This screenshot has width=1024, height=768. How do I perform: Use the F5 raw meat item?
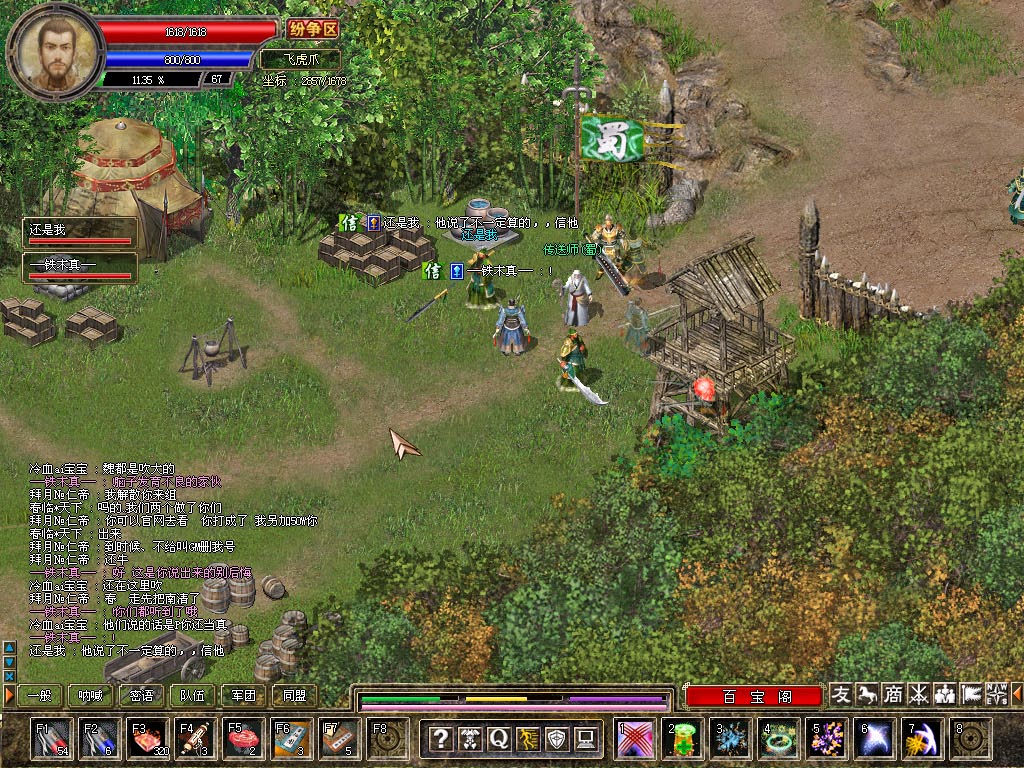coord(244,738)
